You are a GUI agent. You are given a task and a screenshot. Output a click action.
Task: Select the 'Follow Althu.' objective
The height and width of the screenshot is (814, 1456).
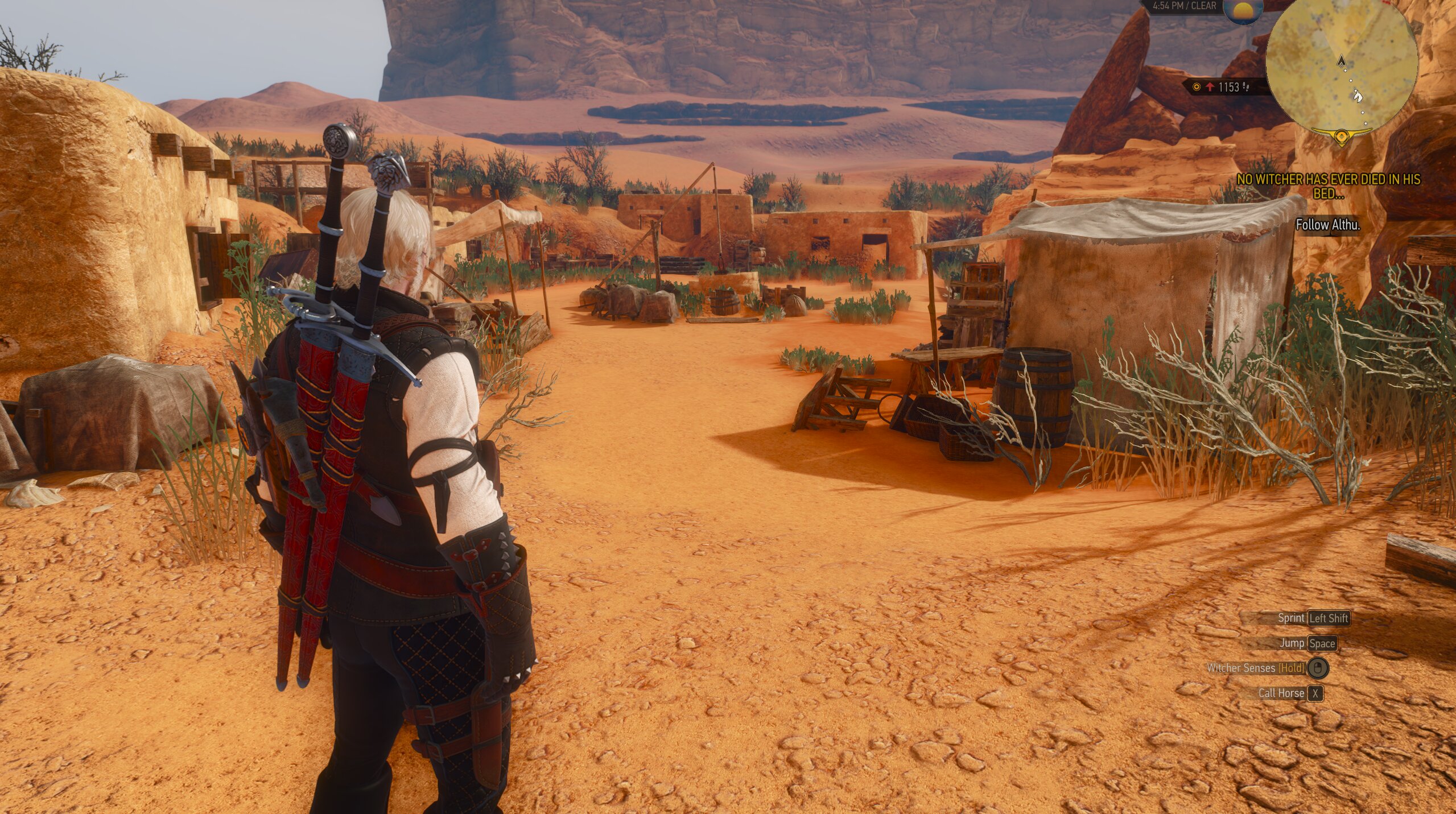1327,225
